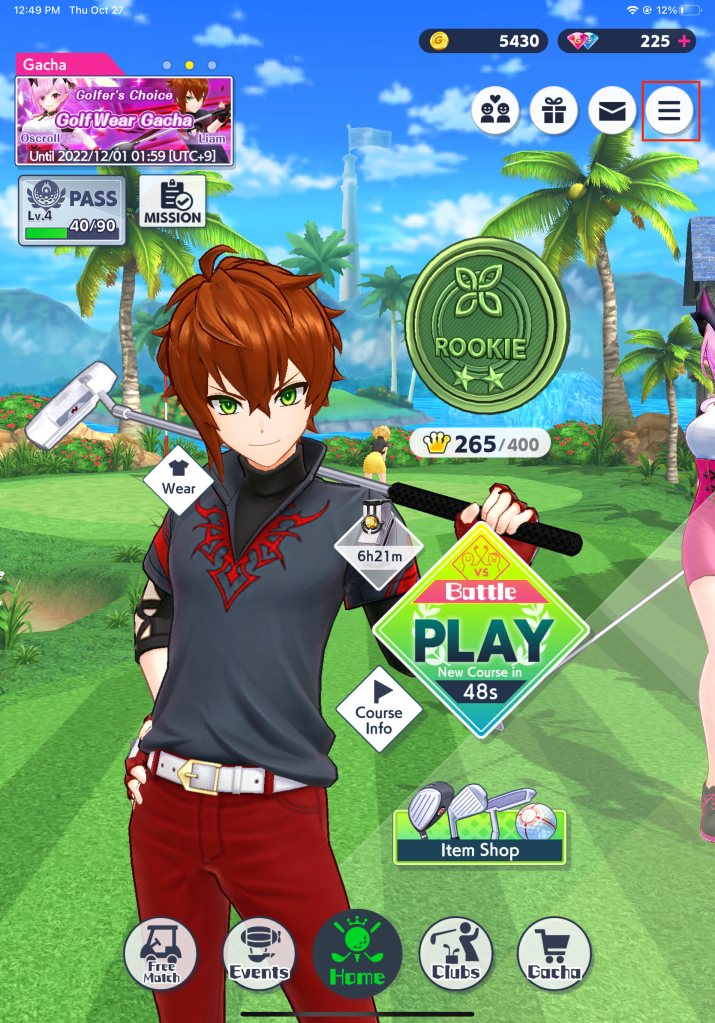Select the Home tab
The width and height of the screenshot is (715, 1023).
click(357, 955)
